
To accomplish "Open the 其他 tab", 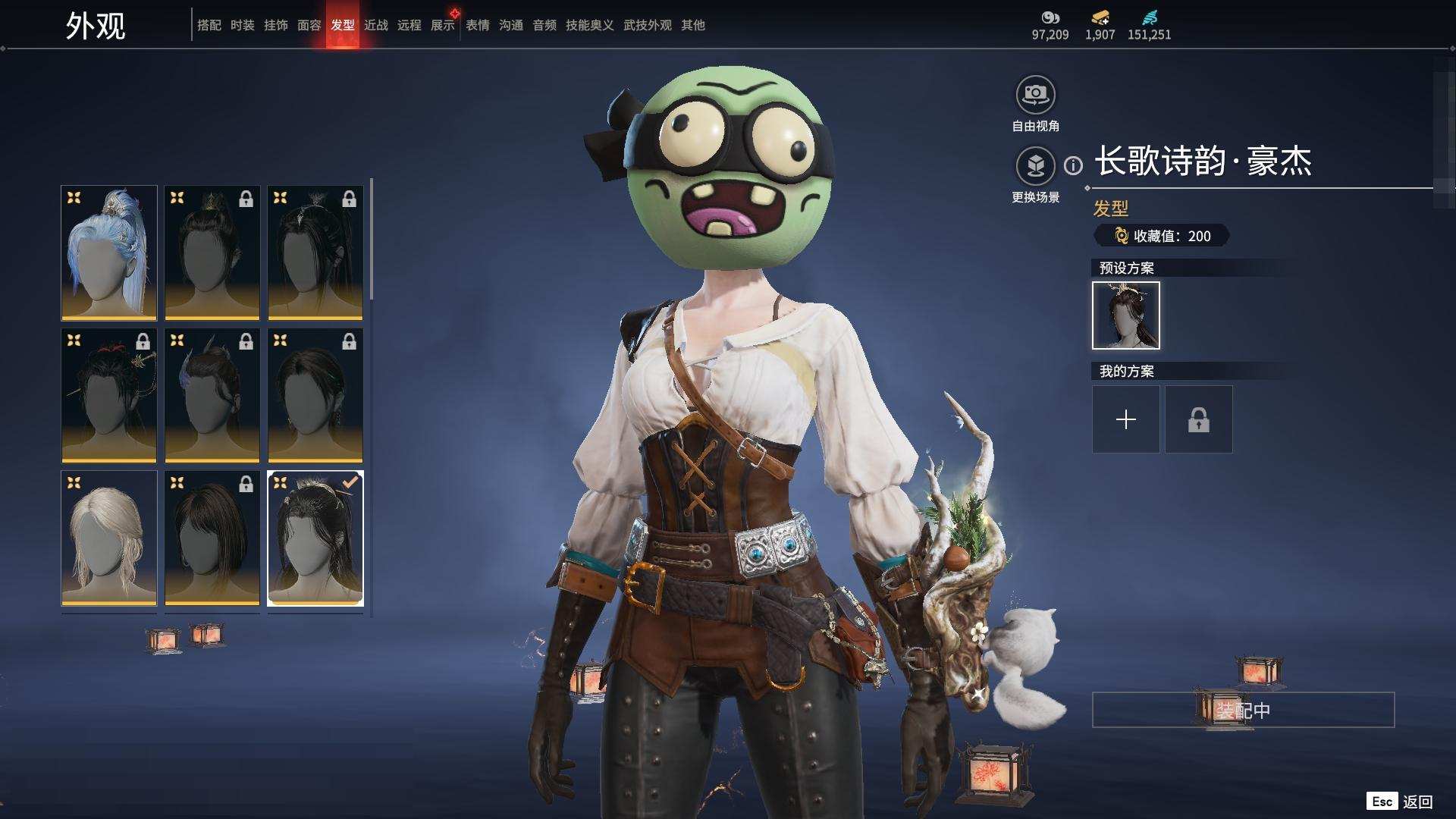I will coord(693,25).
